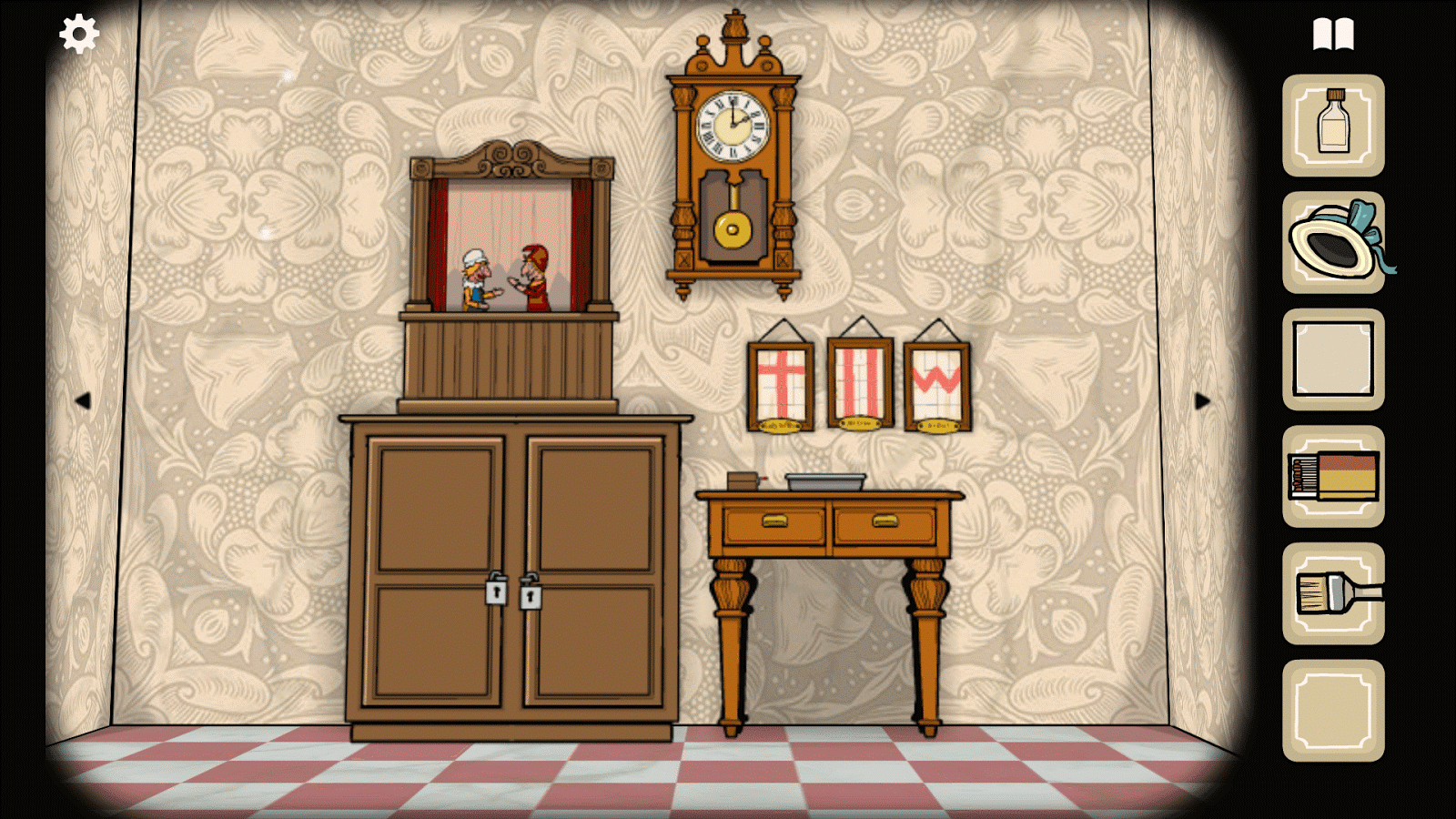Open the settings gear

pyautogui.click(x=77, y=34)
